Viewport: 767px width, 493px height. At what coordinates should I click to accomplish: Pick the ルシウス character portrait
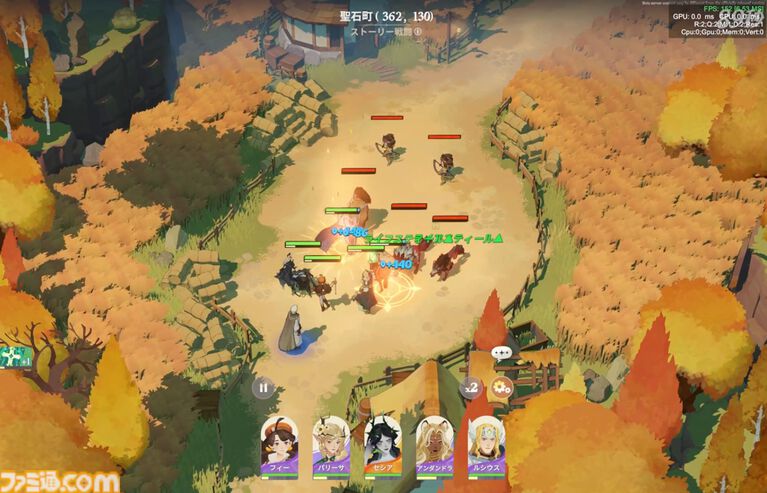tap(486, 441)
